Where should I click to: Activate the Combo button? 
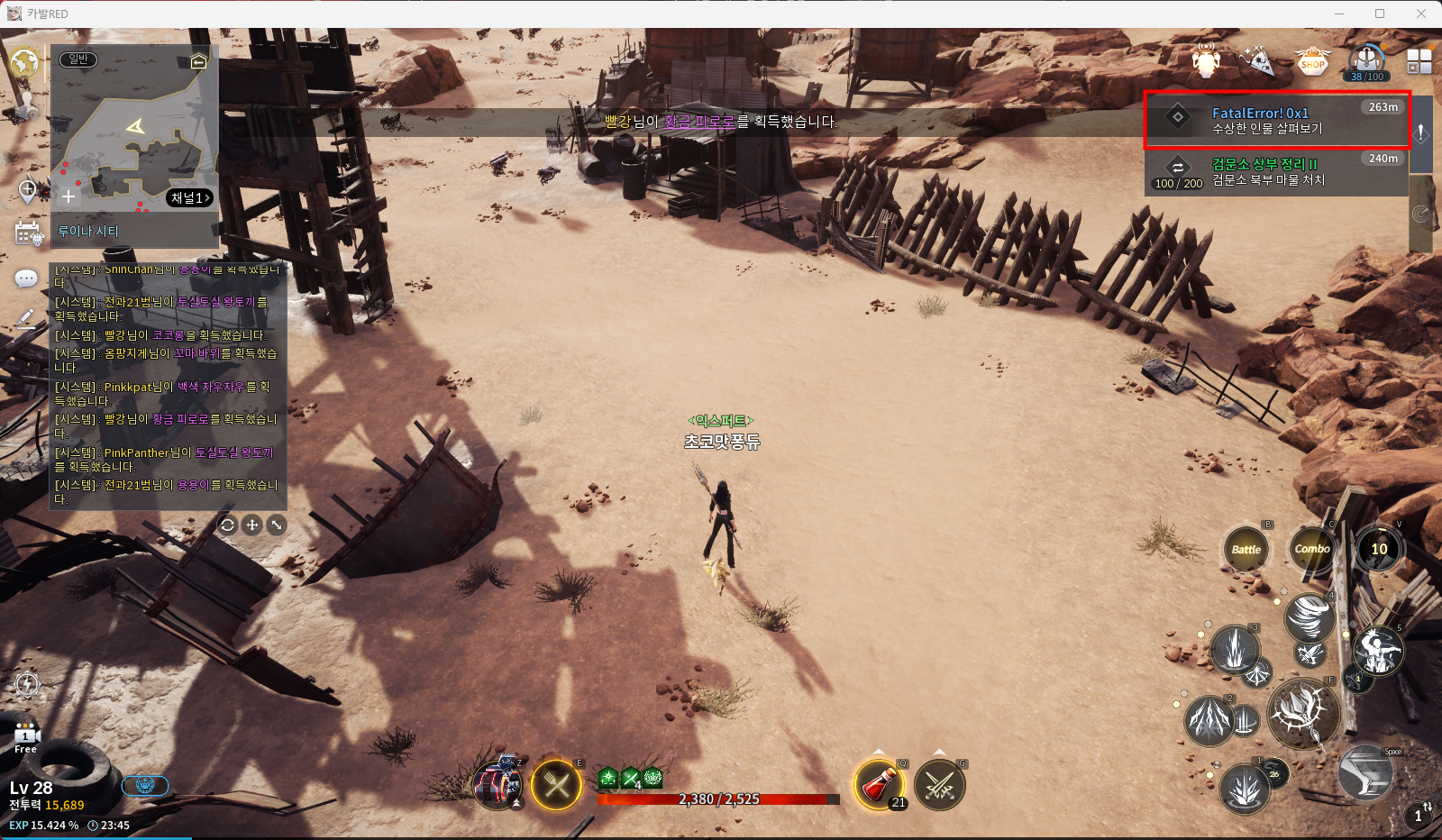coord(1312,549)
